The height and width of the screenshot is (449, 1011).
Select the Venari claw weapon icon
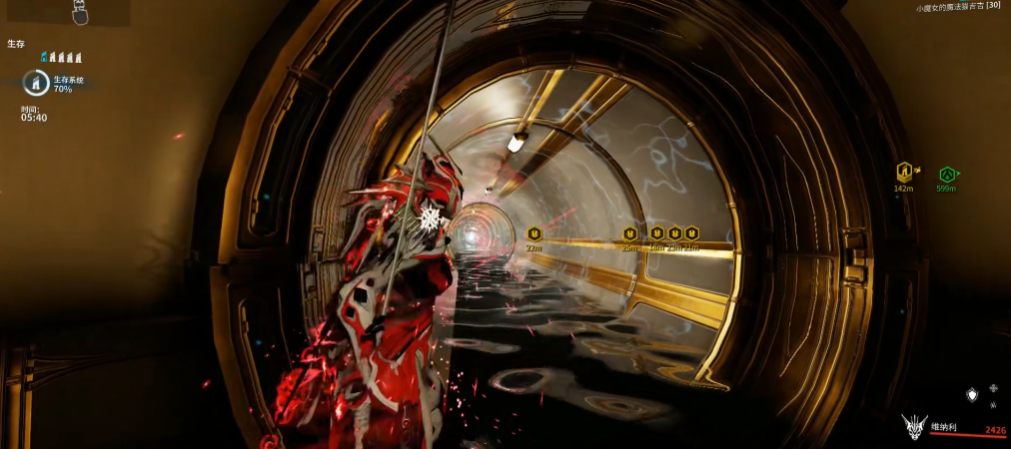click(x=914, y=426)
